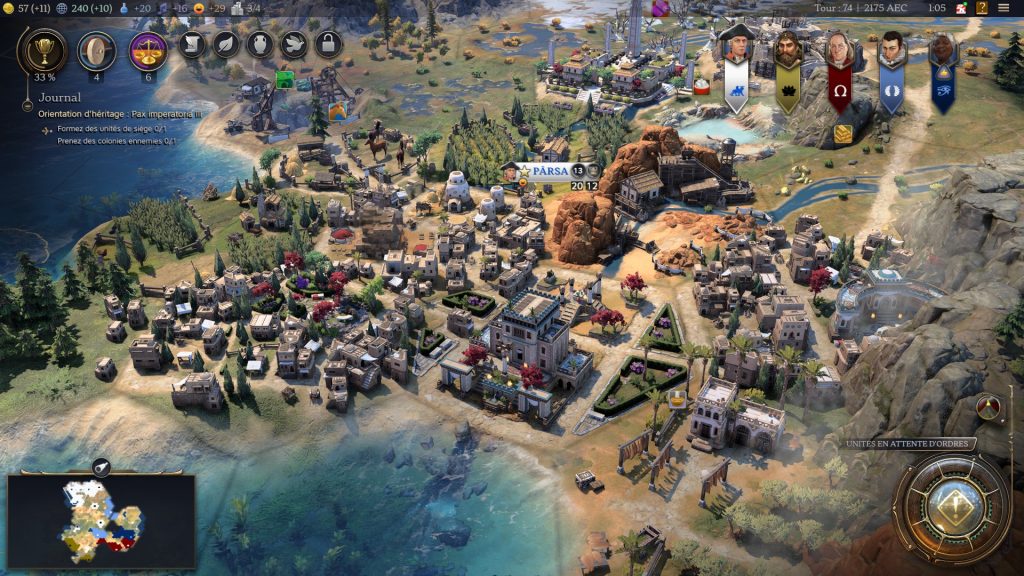Image resolution: width=1024 pixels, height=576 pixels.
Task: Choose the leader with blue laurel banner
Action: coord(891,62)
